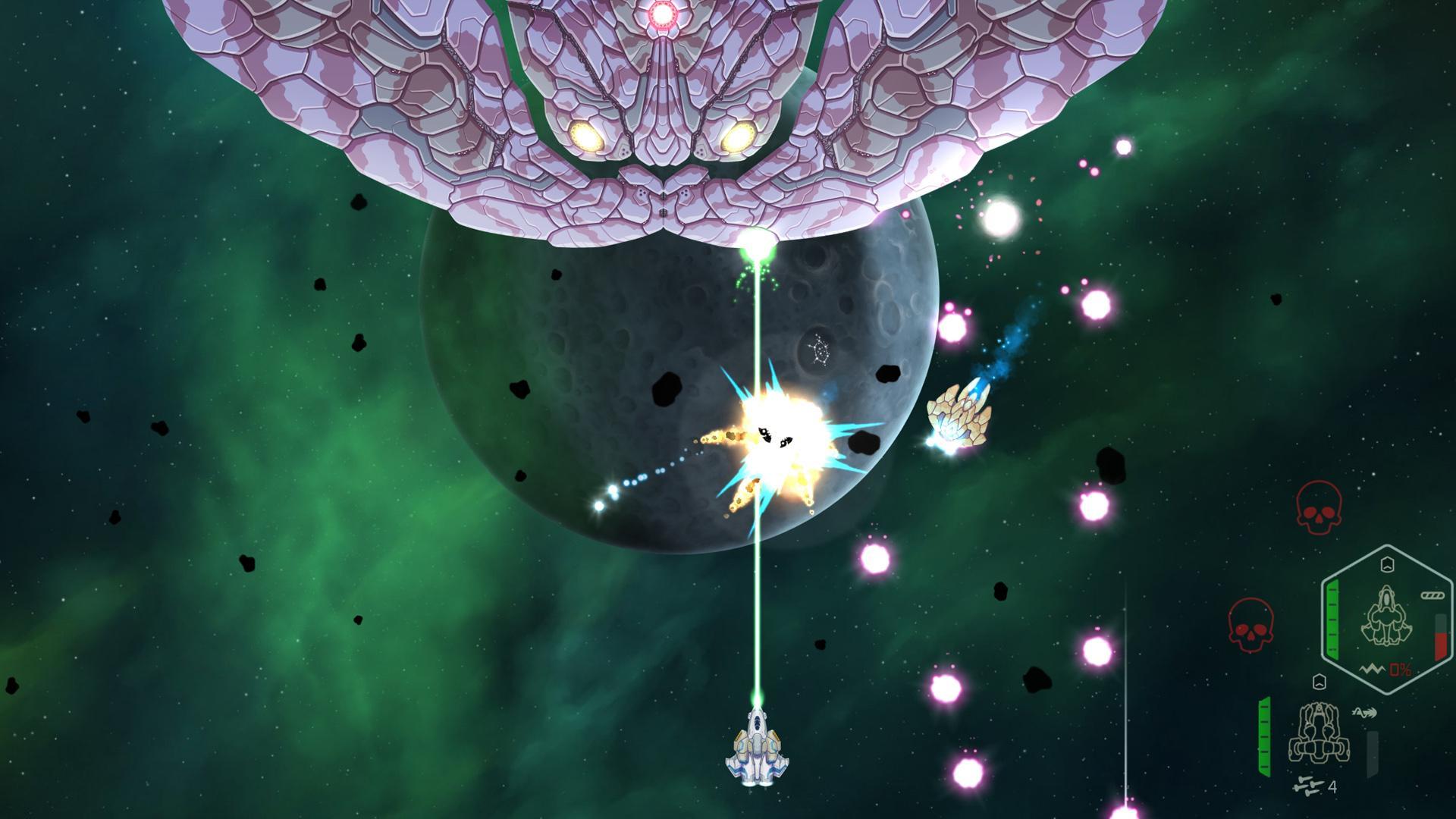
Task: Click the chevron badge above the second ship HUD
Action: click(x=1319, y=682)
